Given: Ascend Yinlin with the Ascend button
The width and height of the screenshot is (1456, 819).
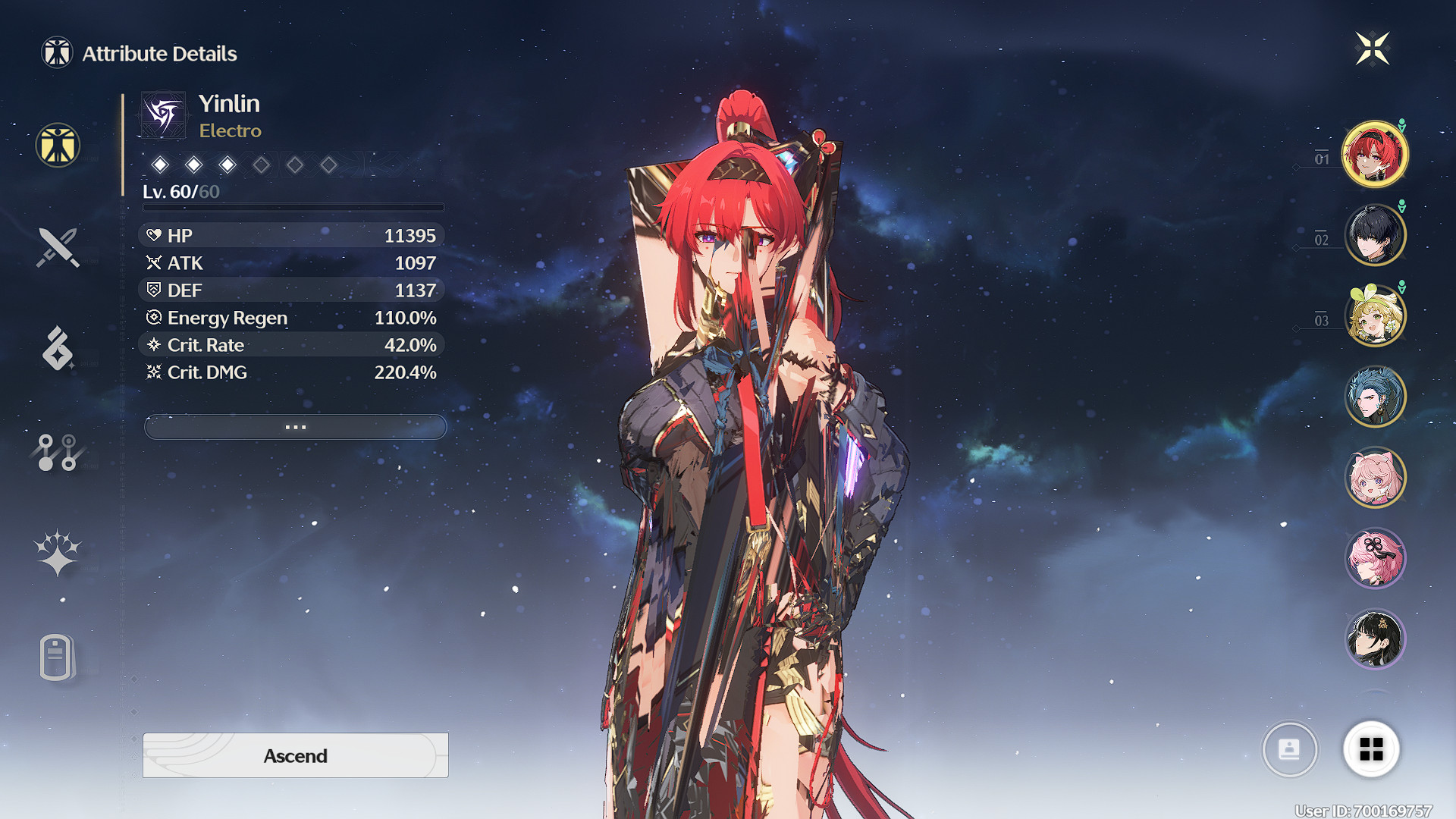Looking at the screenshot, I should pos(295,755).
